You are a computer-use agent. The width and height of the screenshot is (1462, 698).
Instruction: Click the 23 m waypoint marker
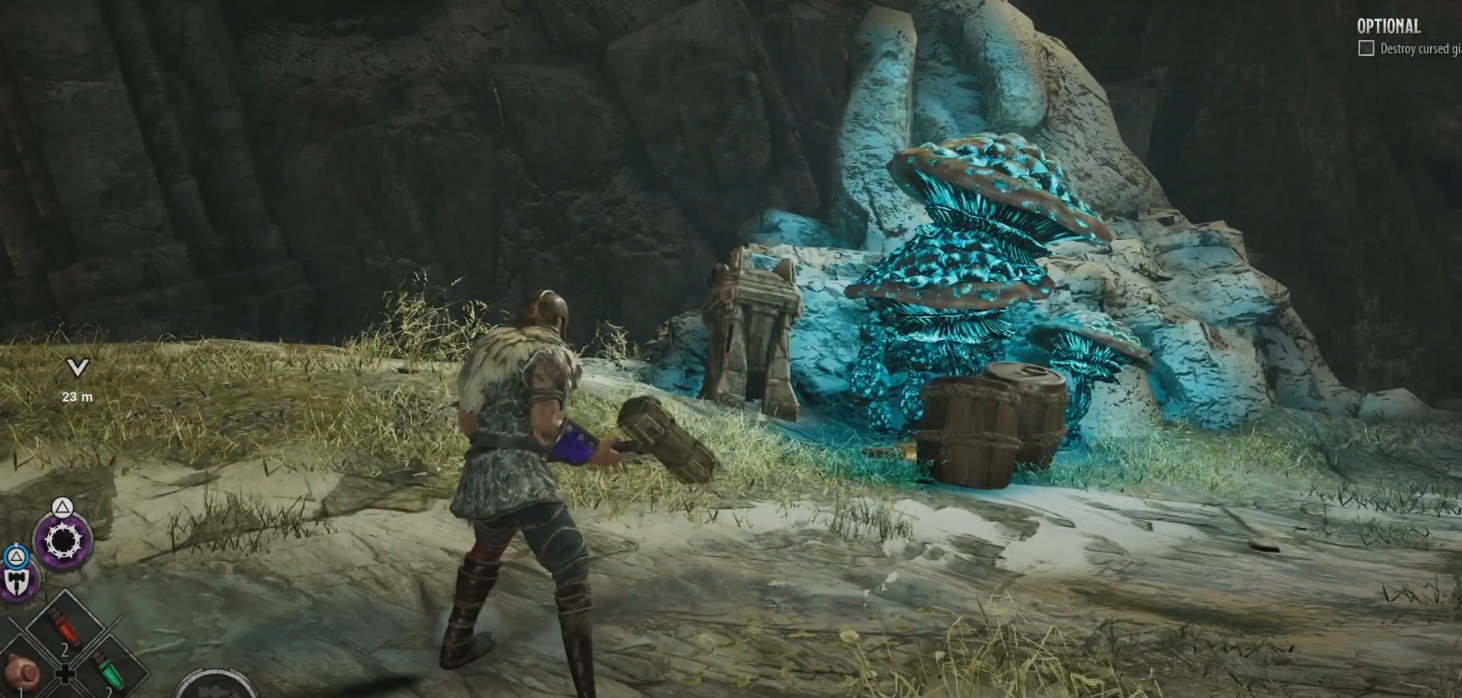coord(77,368)
